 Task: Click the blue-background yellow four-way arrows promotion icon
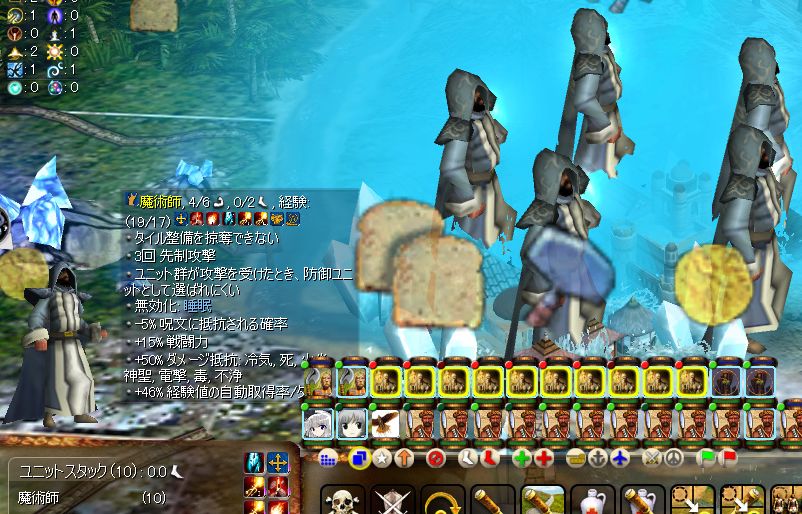pos(278,463)
